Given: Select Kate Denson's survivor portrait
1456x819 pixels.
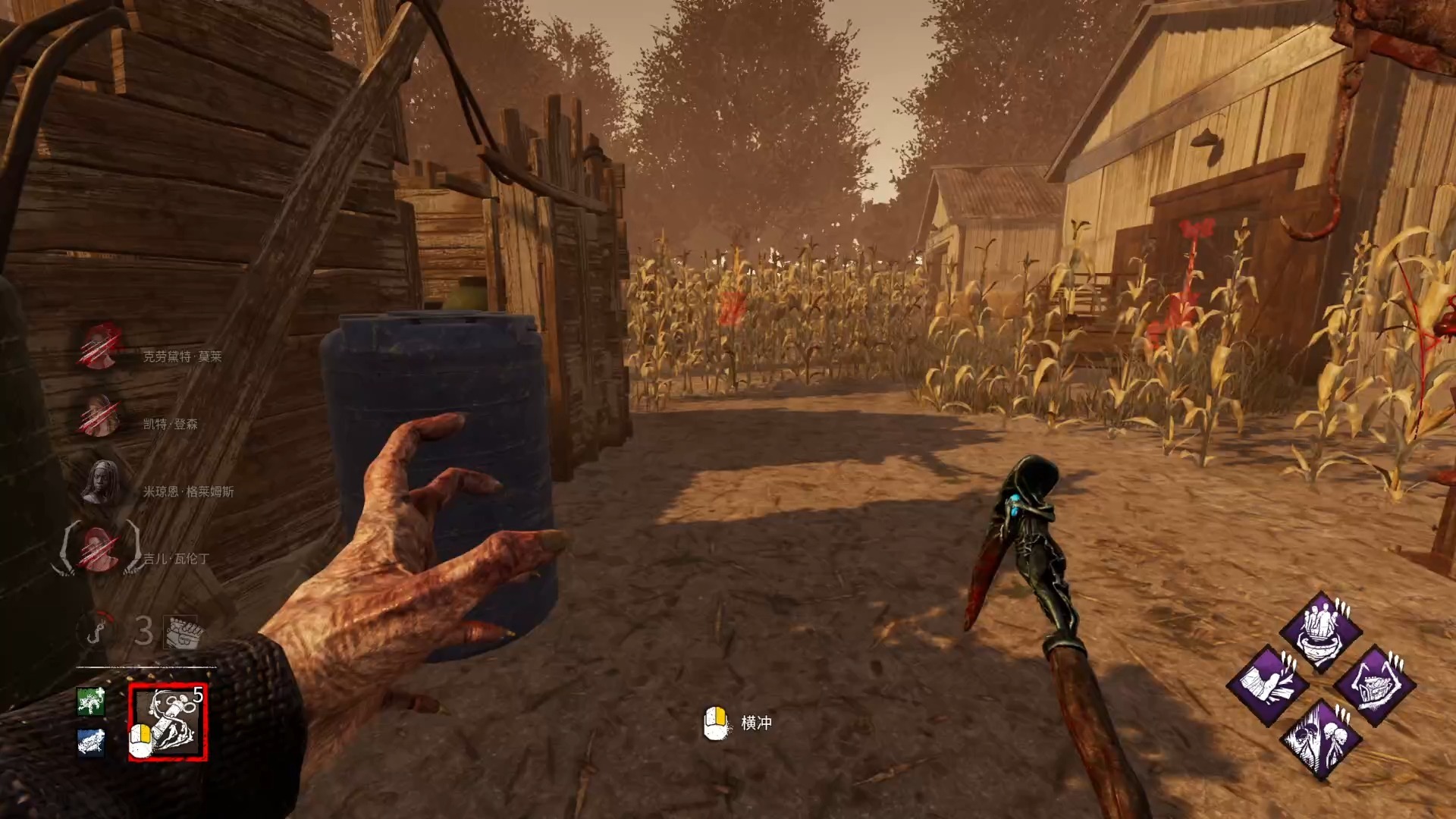Looking at the screenshot, I should point(101,416).
